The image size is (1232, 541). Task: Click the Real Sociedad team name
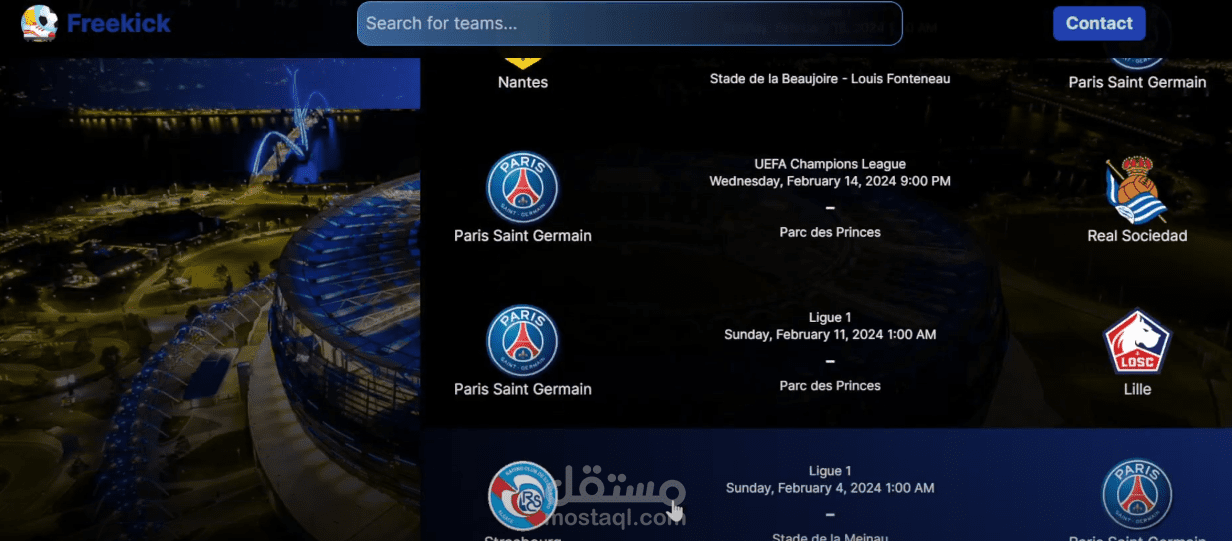coord(1137,236)
